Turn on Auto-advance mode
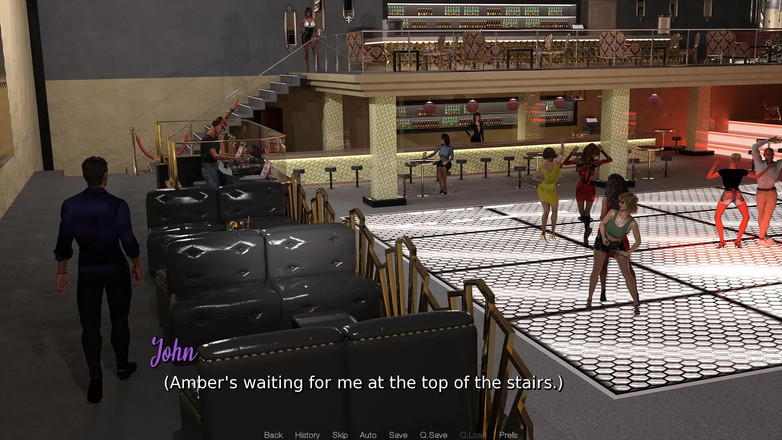 click(x=368, y=435)
